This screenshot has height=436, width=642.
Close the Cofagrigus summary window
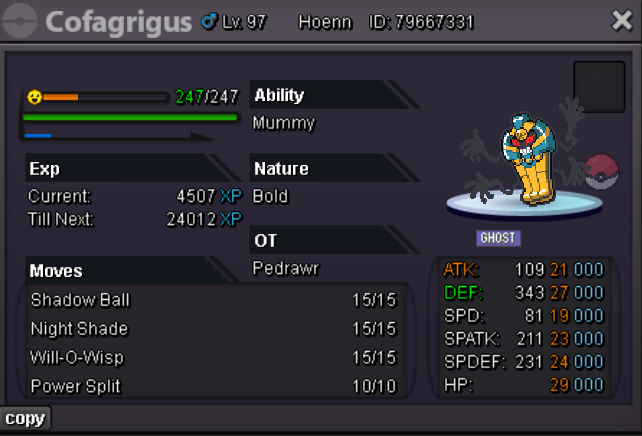click(621, 21)
